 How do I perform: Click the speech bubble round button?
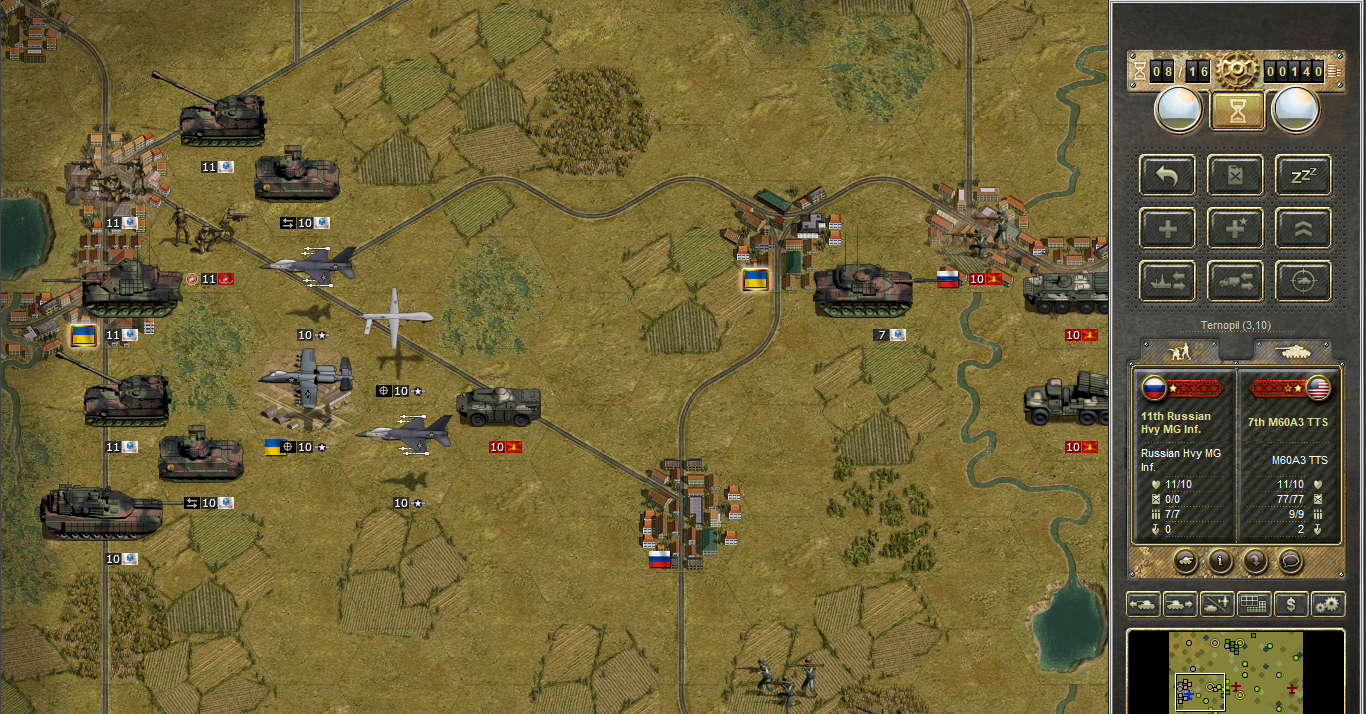(x=1291, y=561)
